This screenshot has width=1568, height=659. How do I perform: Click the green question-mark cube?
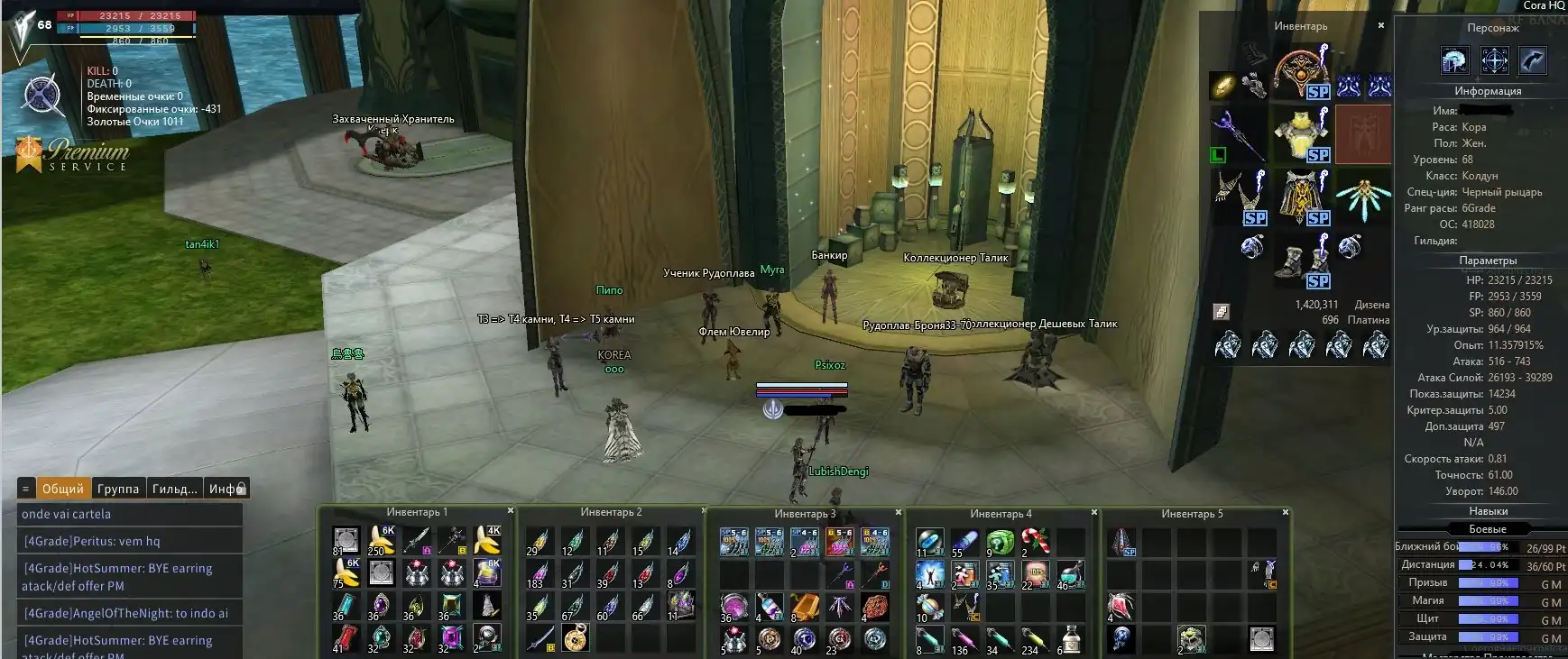(1000, 541)
